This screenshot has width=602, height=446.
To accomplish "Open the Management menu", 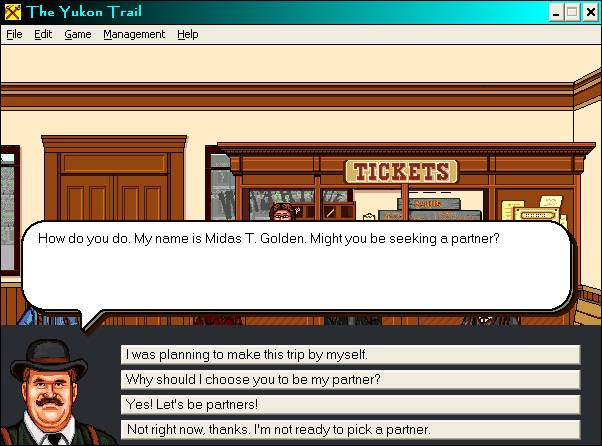I will tap(134, 34).
